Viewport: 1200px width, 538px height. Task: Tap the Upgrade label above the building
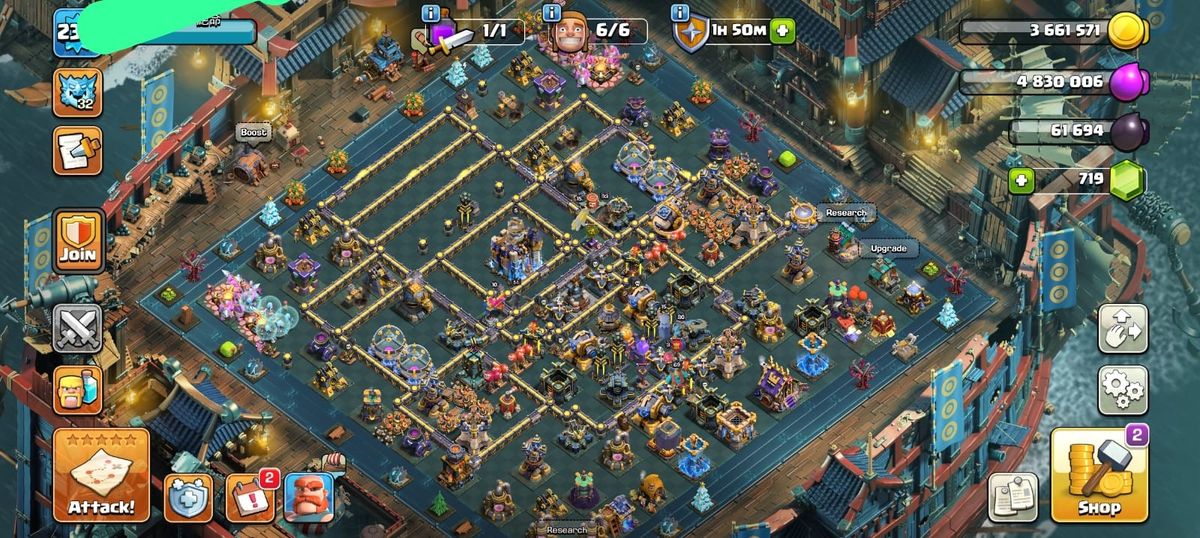click(x=887, y=248)
